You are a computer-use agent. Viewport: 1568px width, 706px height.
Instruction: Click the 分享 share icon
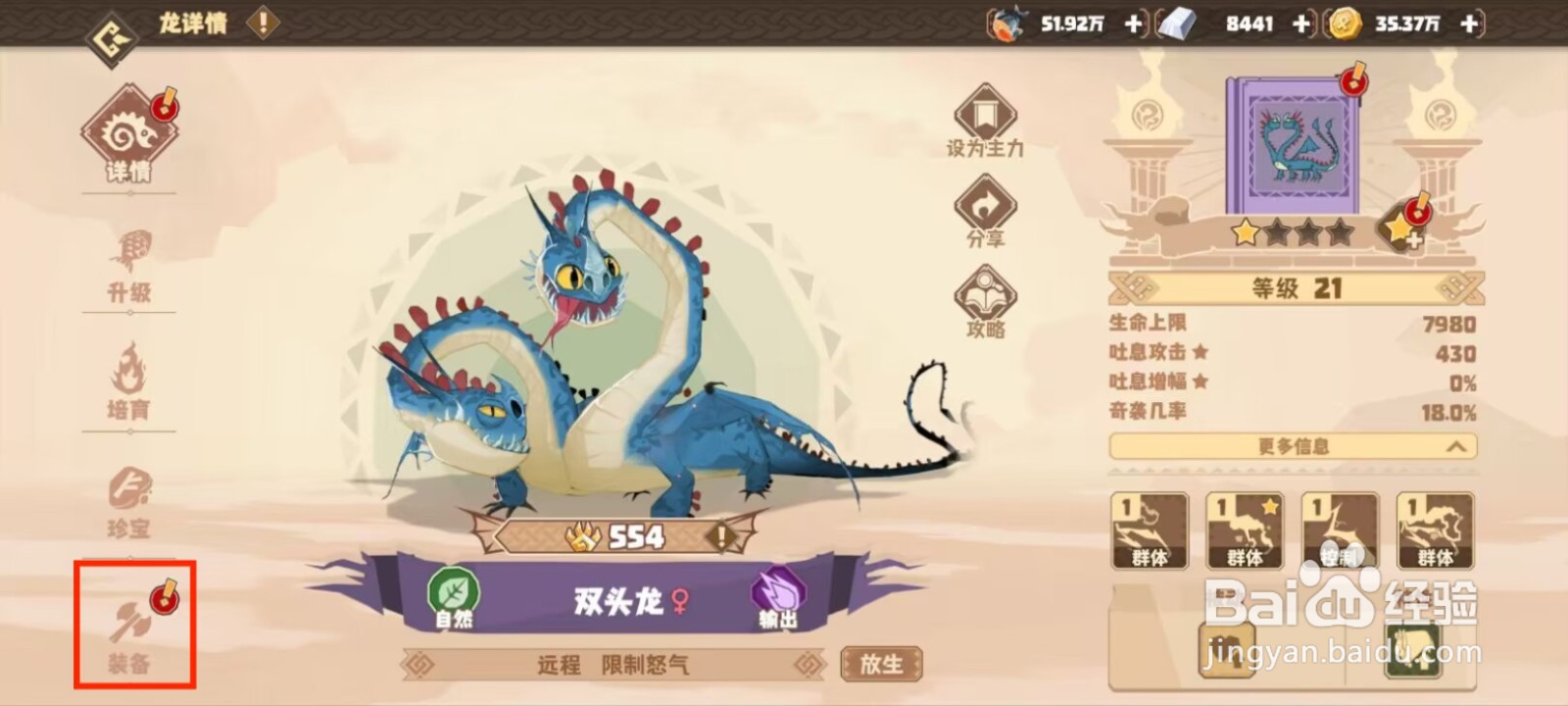[983, 206]
